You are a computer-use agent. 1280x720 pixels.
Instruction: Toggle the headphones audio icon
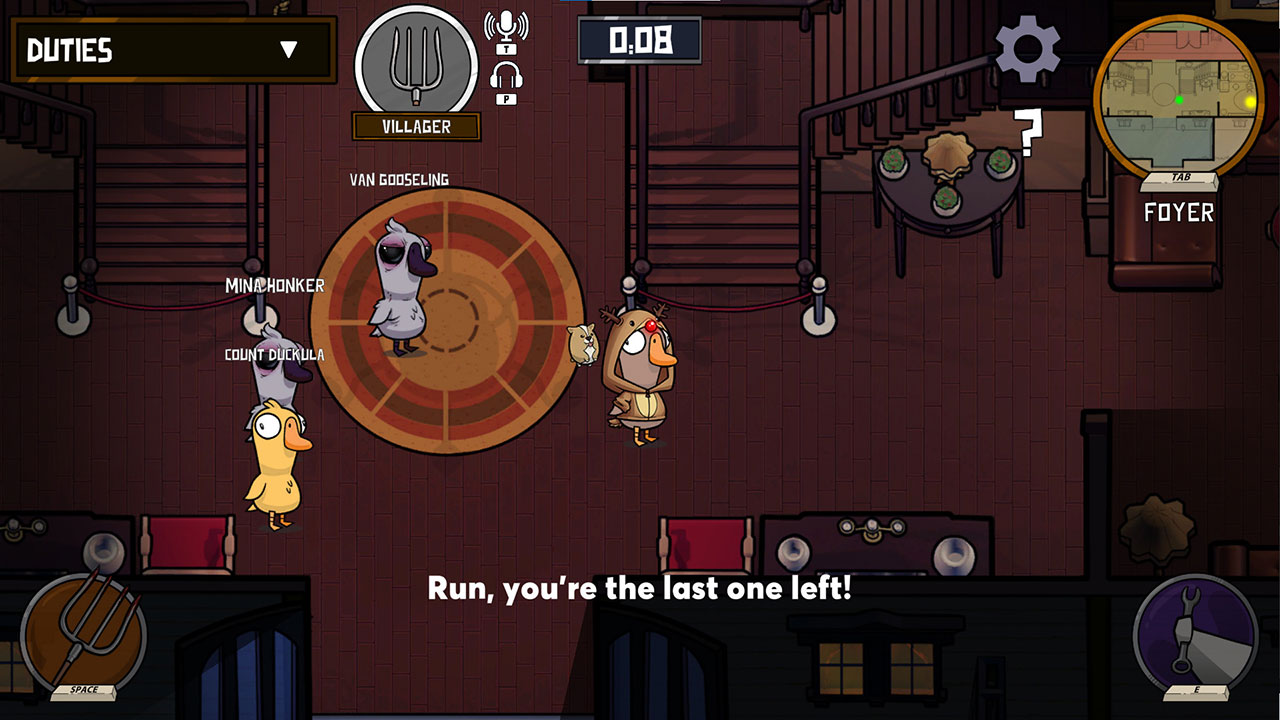pyautogui.click(x=506, y=77)
